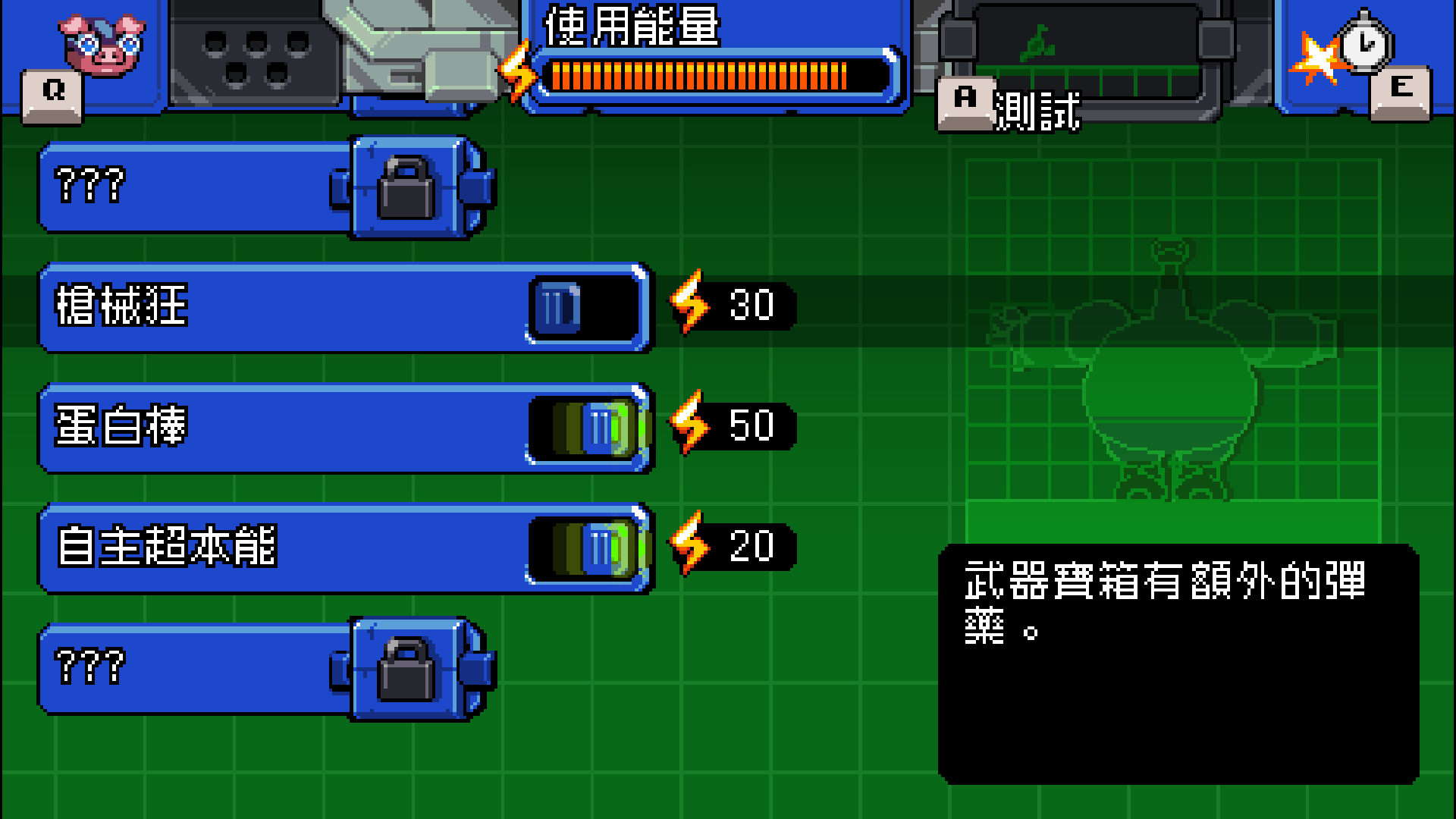Open the bottom ??? locked upgrade slot
Image resolution: width=1456 pixels, height=819 pixels.
click(190, 667)
